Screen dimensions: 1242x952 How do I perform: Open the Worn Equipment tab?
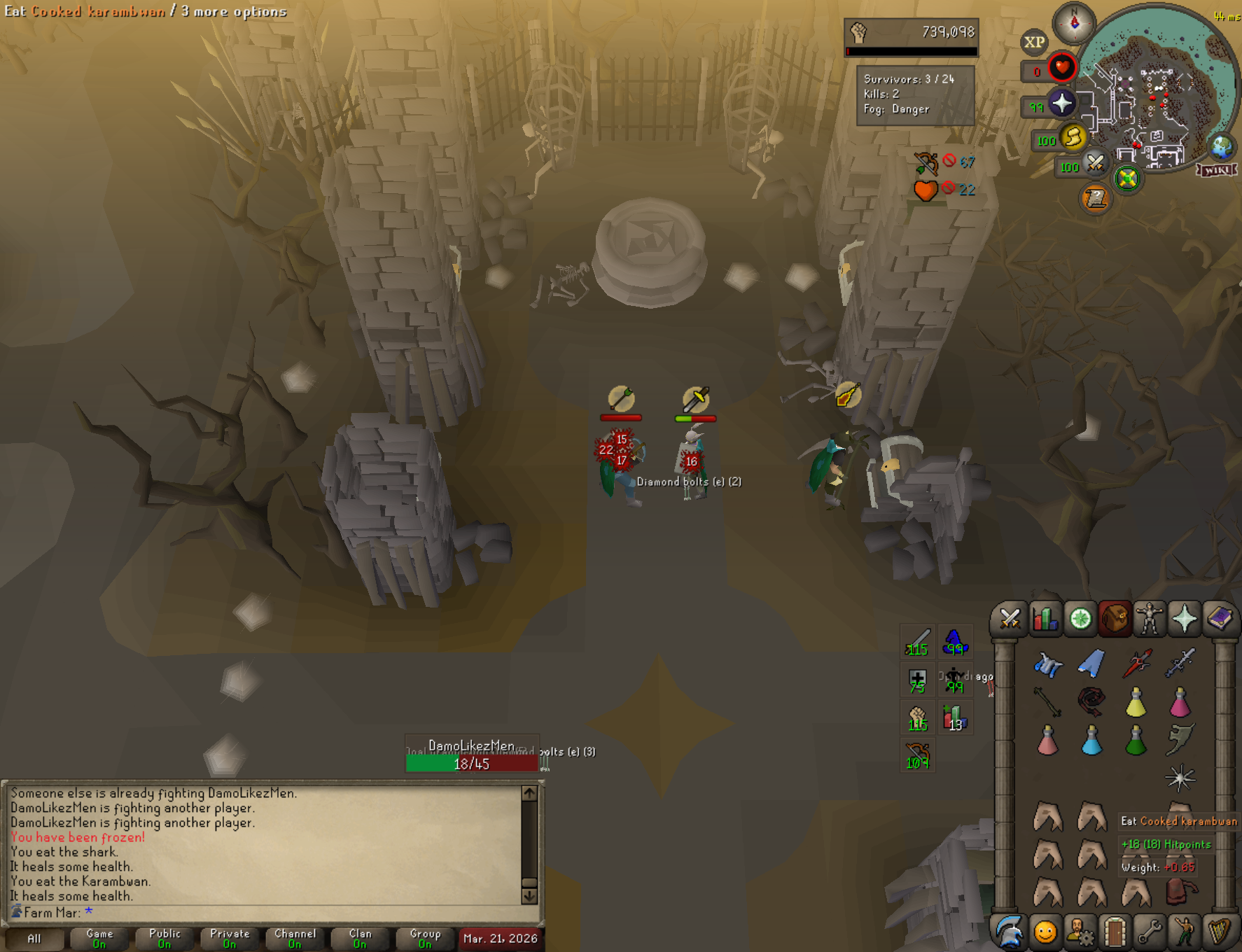click(1150, 619)
